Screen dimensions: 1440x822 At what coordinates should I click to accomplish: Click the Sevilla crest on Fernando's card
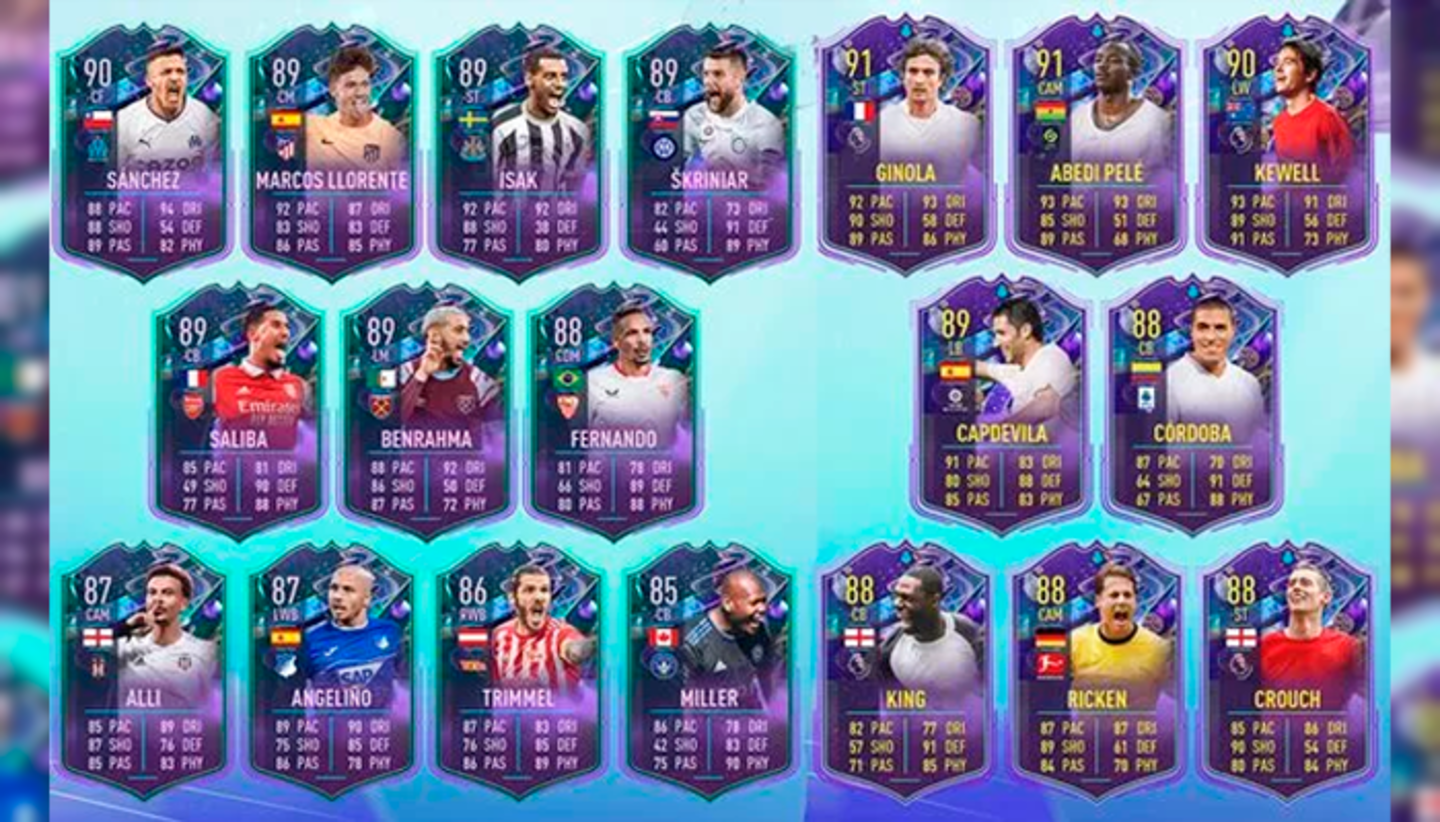point(569,403)
